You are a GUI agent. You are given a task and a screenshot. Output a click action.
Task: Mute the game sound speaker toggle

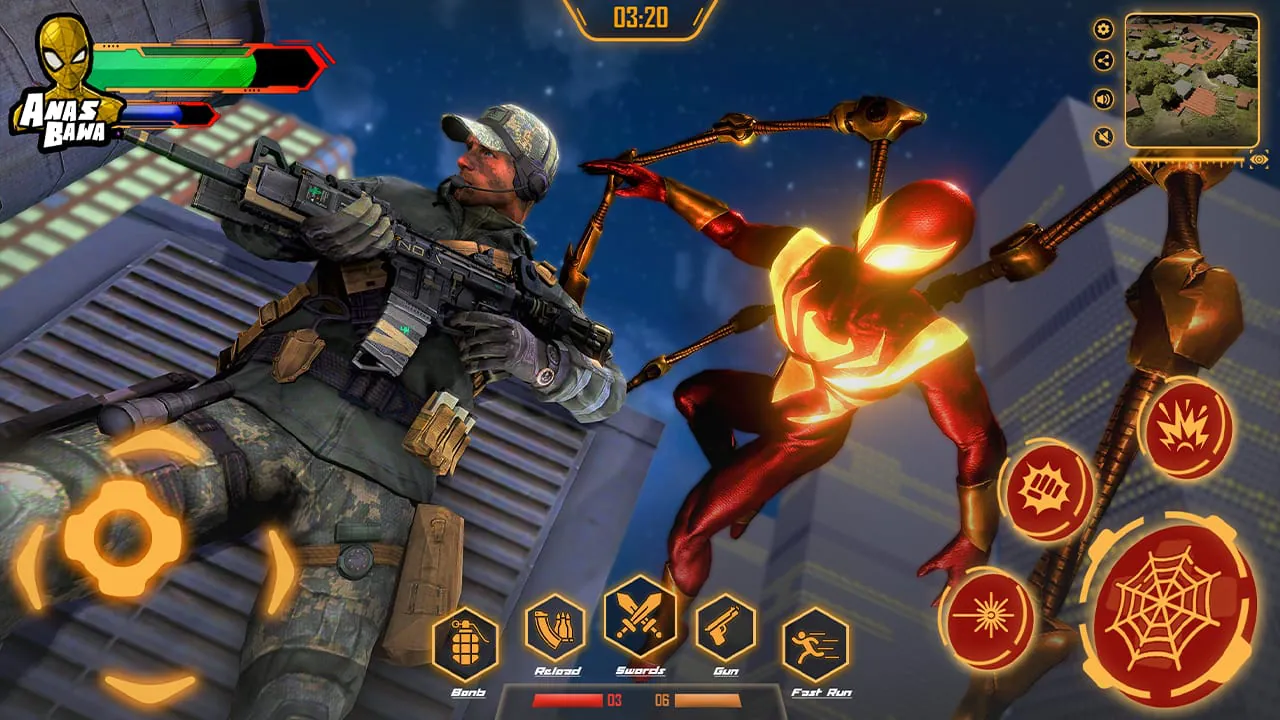(1104, 99)
